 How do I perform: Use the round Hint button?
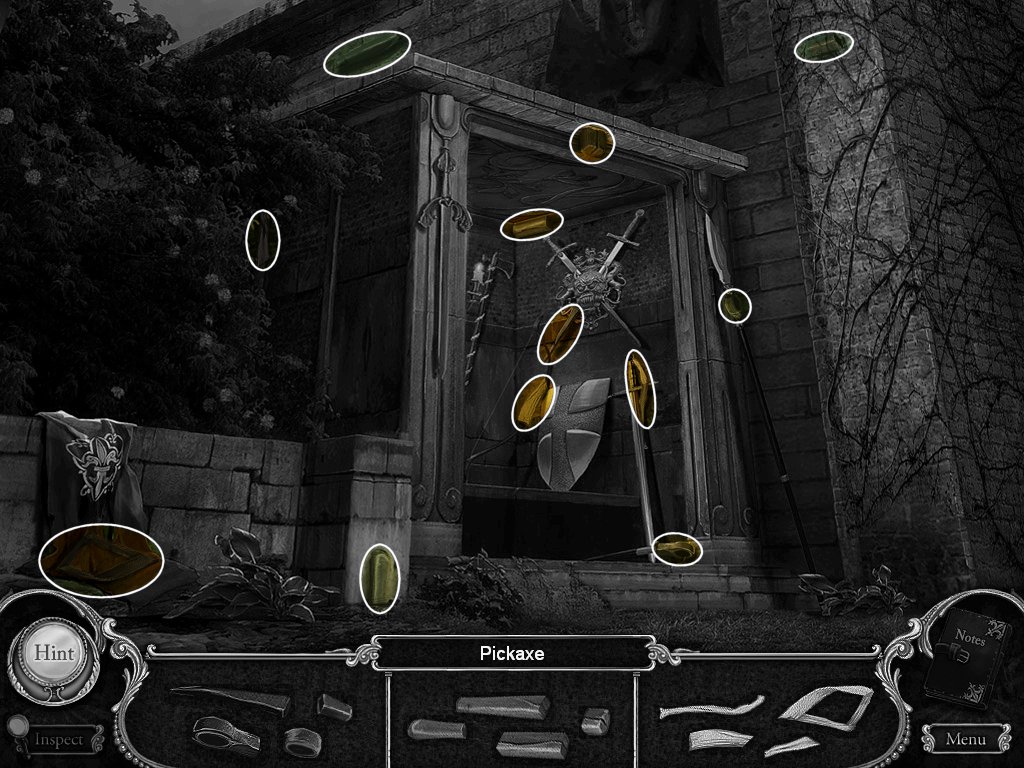54,651
